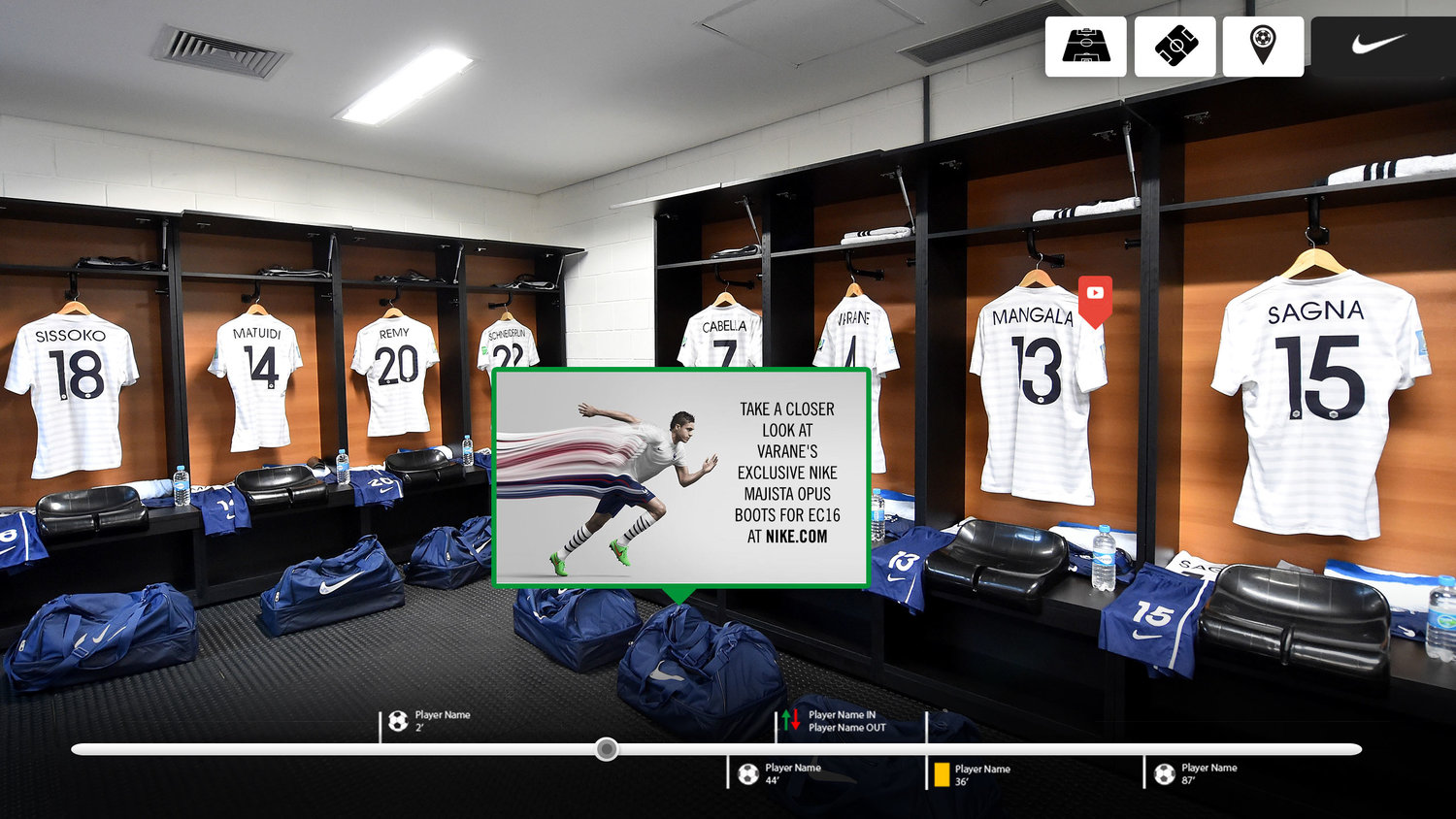1456x819 pixels.
Task: Click the match ticket icon button
Action: 1175,46
